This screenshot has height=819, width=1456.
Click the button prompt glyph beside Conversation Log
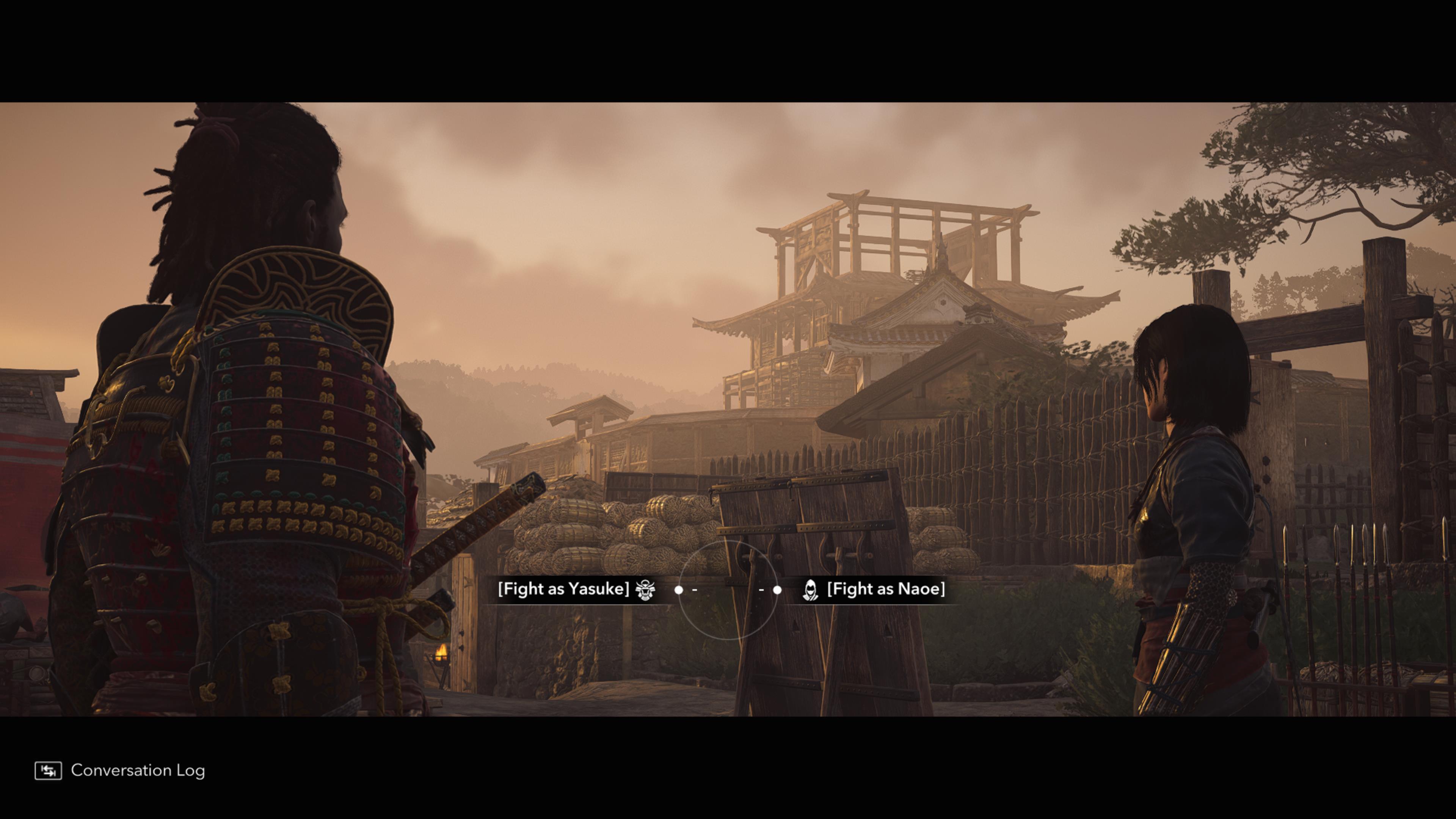pos(49,770)
